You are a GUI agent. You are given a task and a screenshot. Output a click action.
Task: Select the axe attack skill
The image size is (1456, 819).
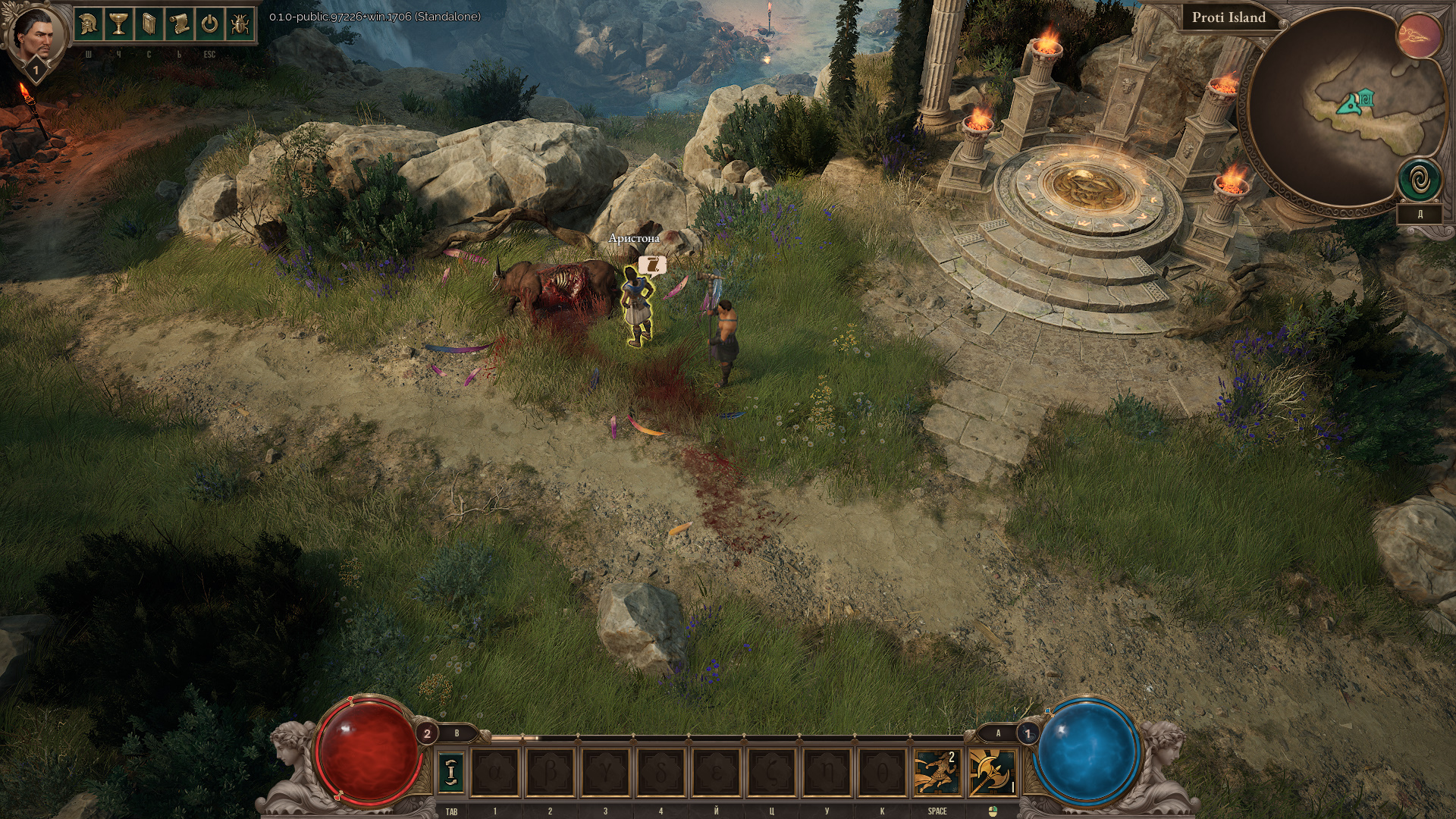pos(993,772)
